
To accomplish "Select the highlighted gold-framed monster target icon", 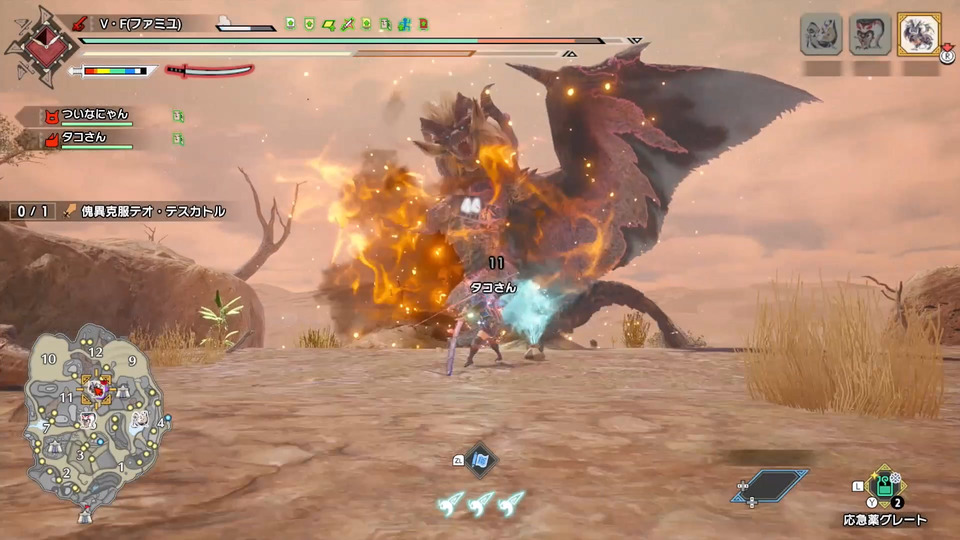I will 918,34.
